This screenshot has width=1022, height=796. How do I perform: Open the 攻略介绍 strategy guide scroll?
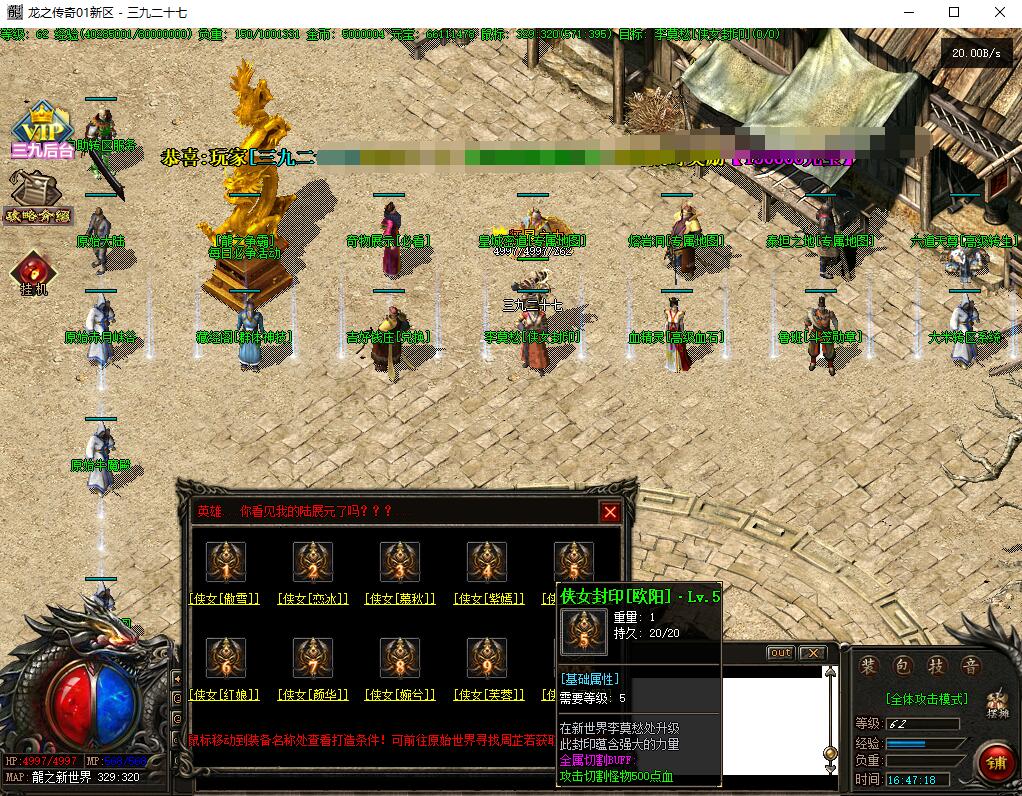coord(36,197)
